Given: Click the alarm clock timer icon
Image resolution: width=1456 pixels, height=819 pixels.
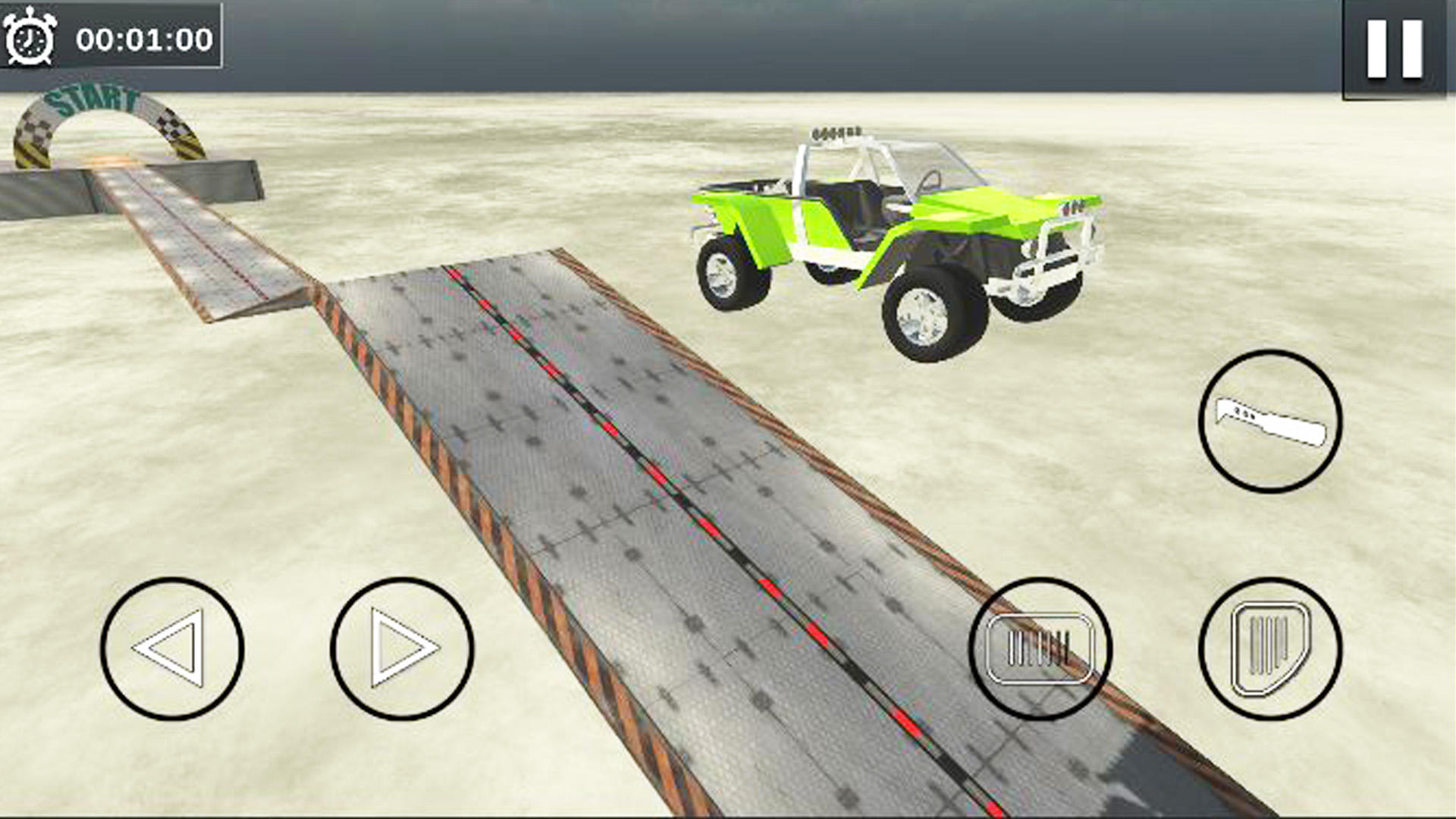Looking at the screenshot, I should point(32,36).
